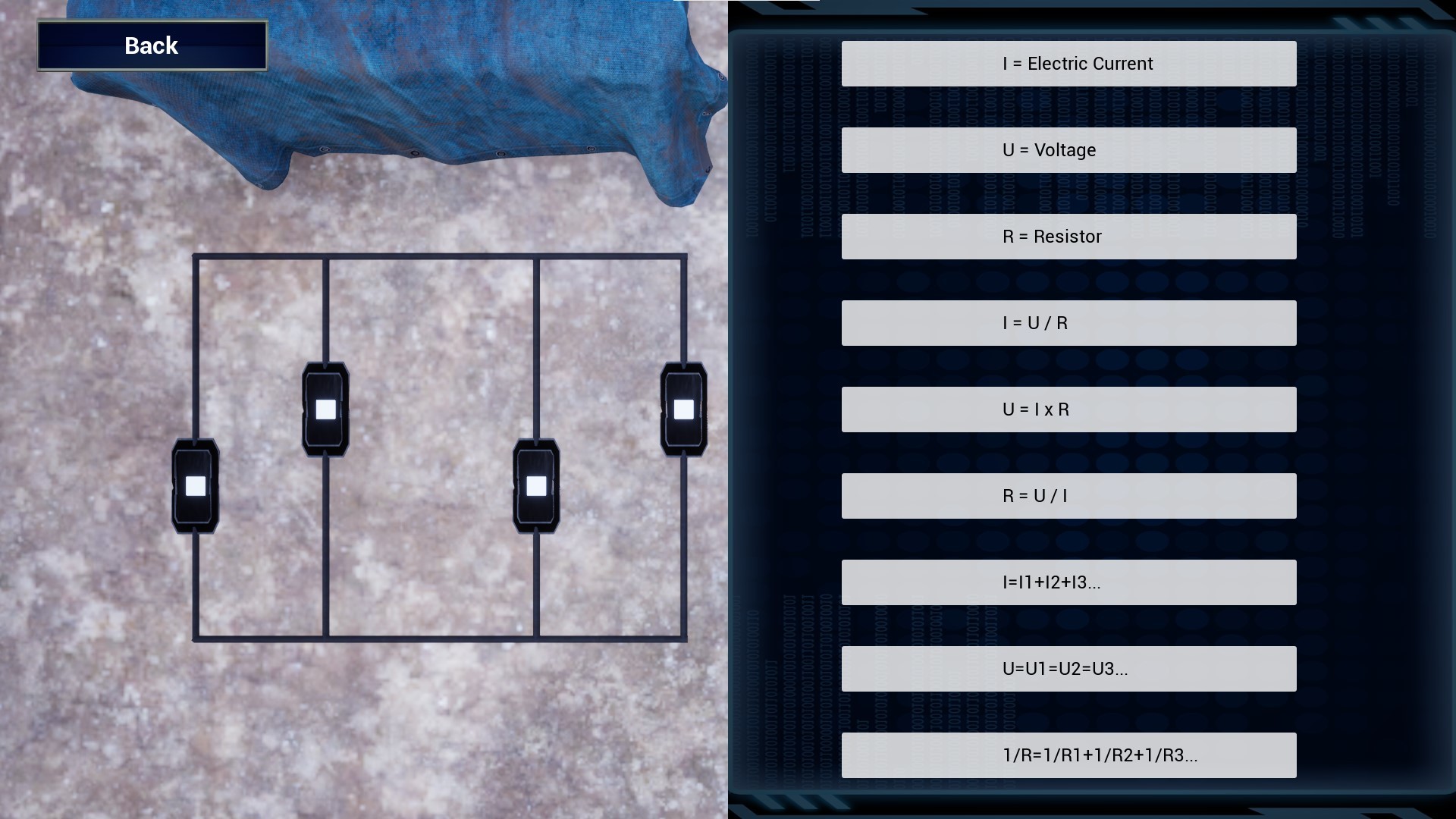Click the white indicator on the lower-middle switch
The height and width of the screenshot is (819, 1456).
pos(536,485)
